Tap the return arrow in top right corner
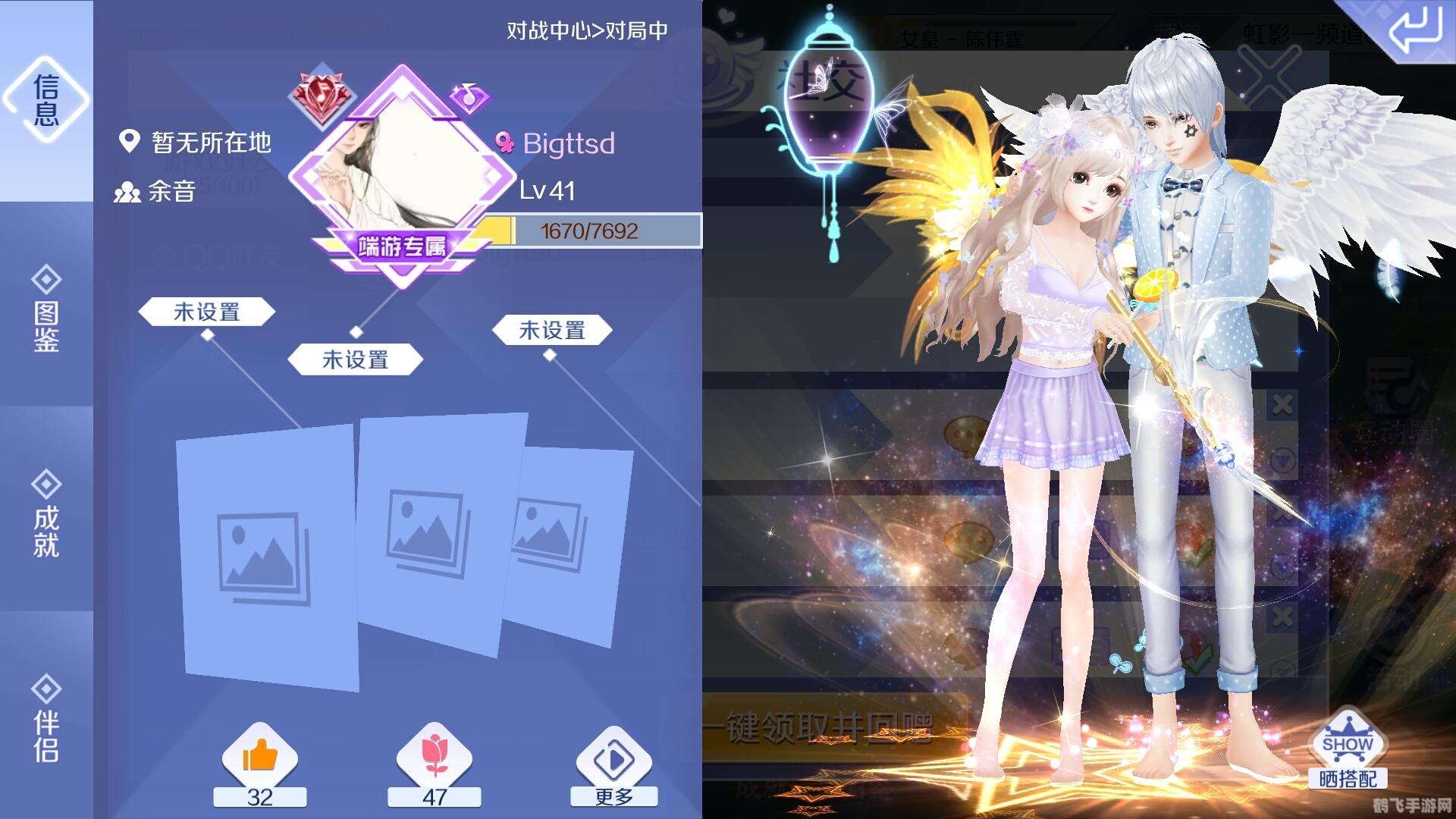Image resolution: width=1456 pixels, height=819 pixels. pos(1420,30)
